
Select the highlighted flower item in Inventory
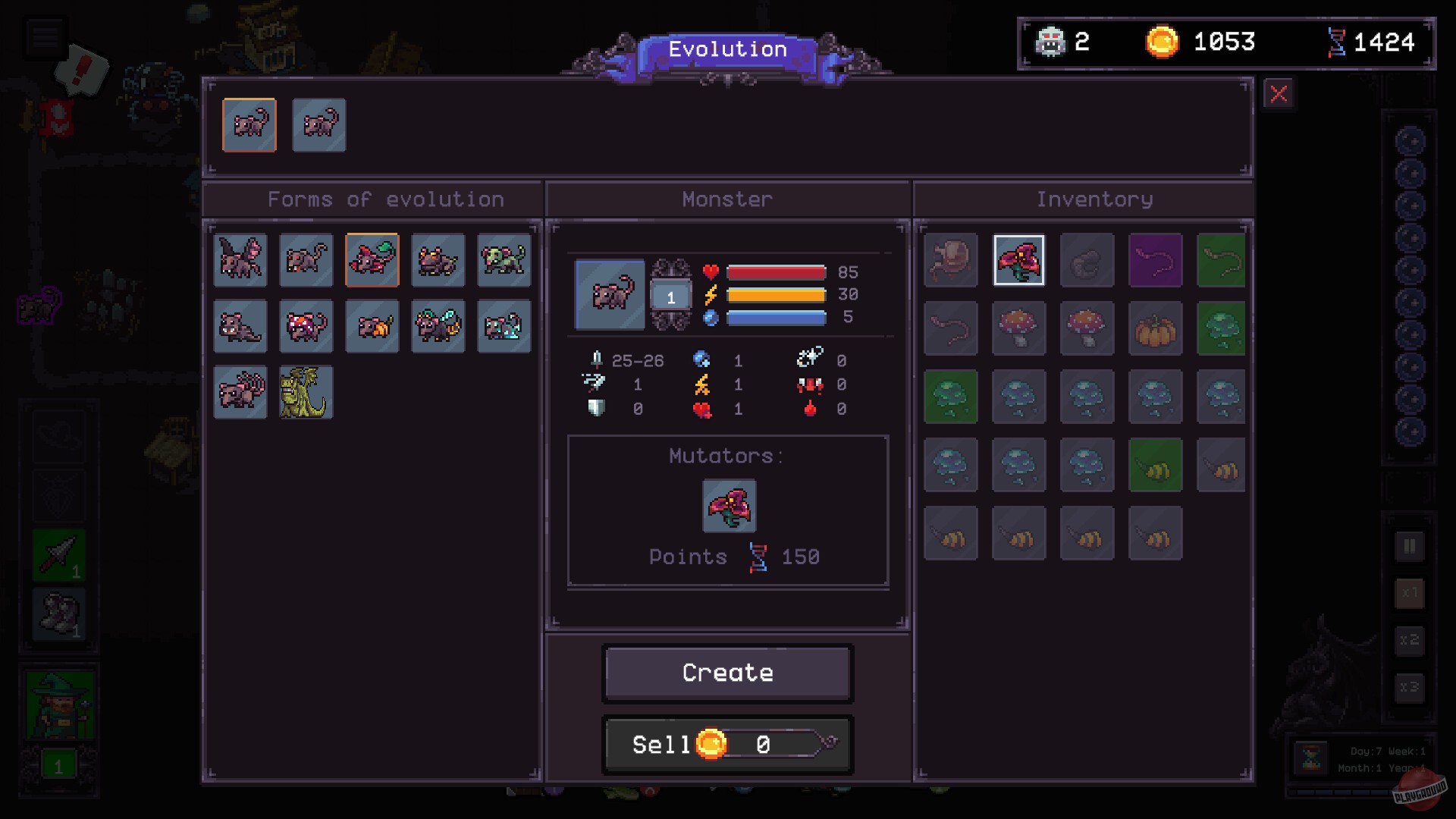(1019, 260)
